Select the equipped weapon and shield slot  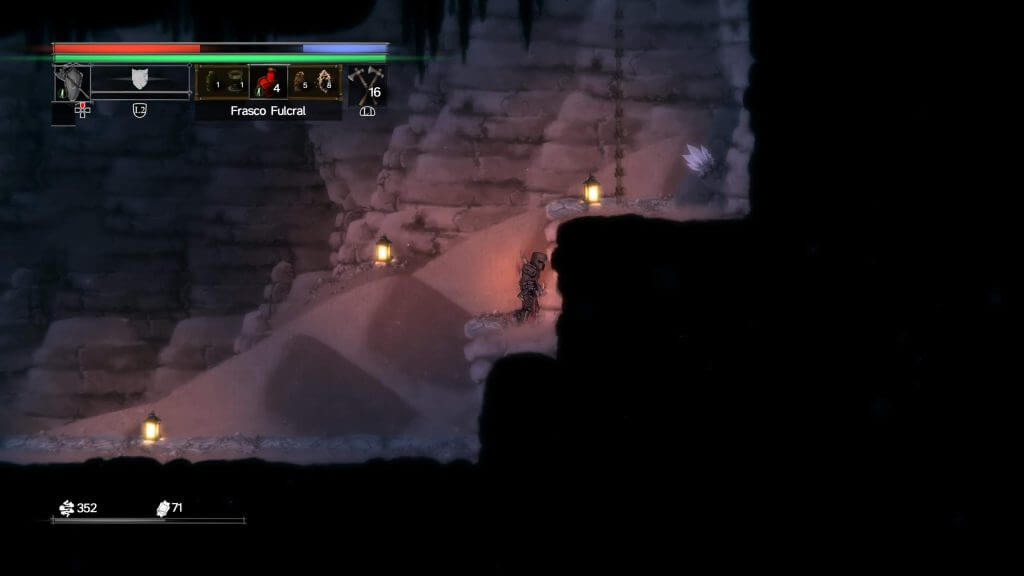pos(72,82)
